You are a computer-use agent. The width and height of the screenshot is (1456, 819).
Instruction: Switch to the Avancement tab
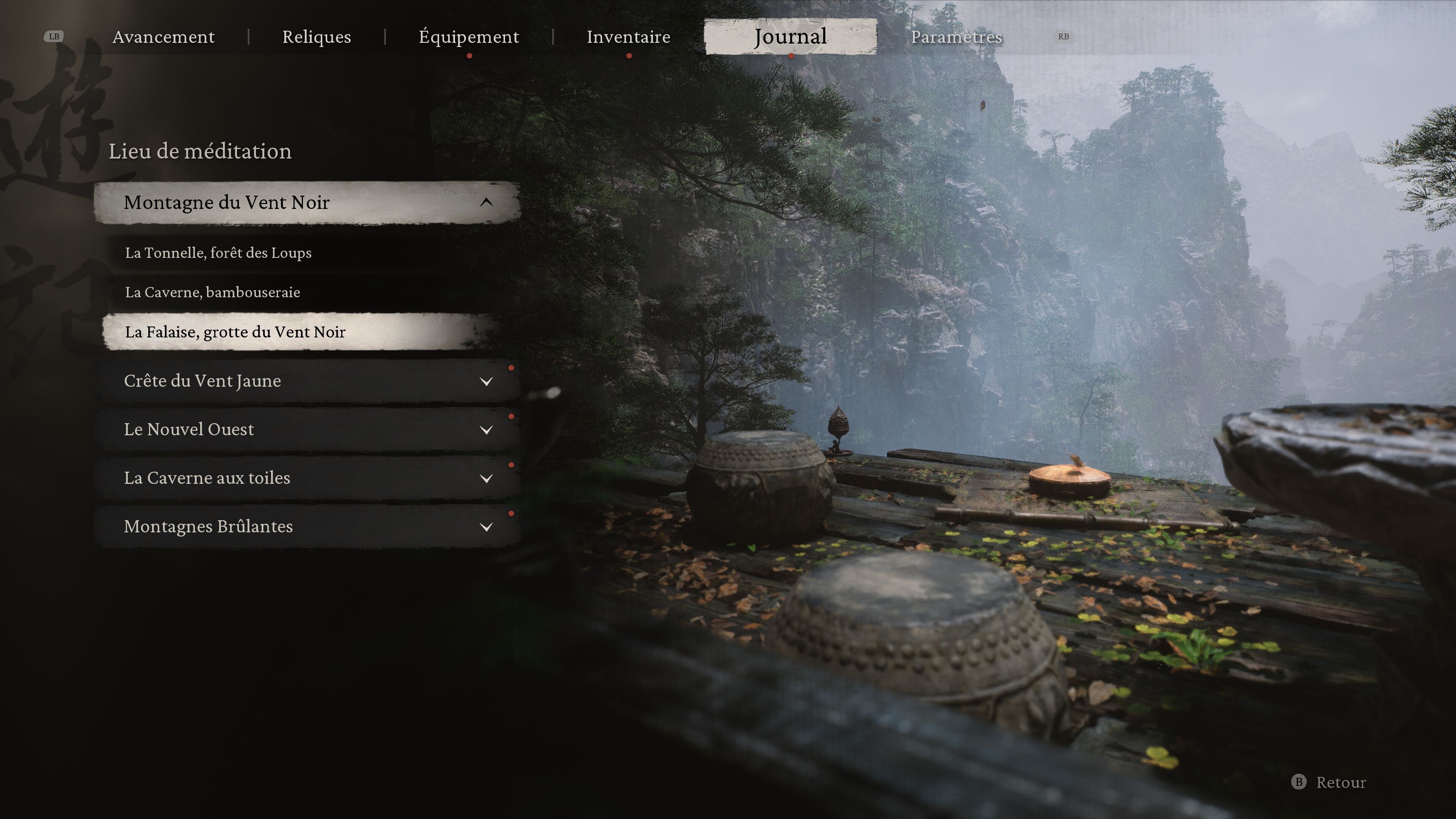163,37
